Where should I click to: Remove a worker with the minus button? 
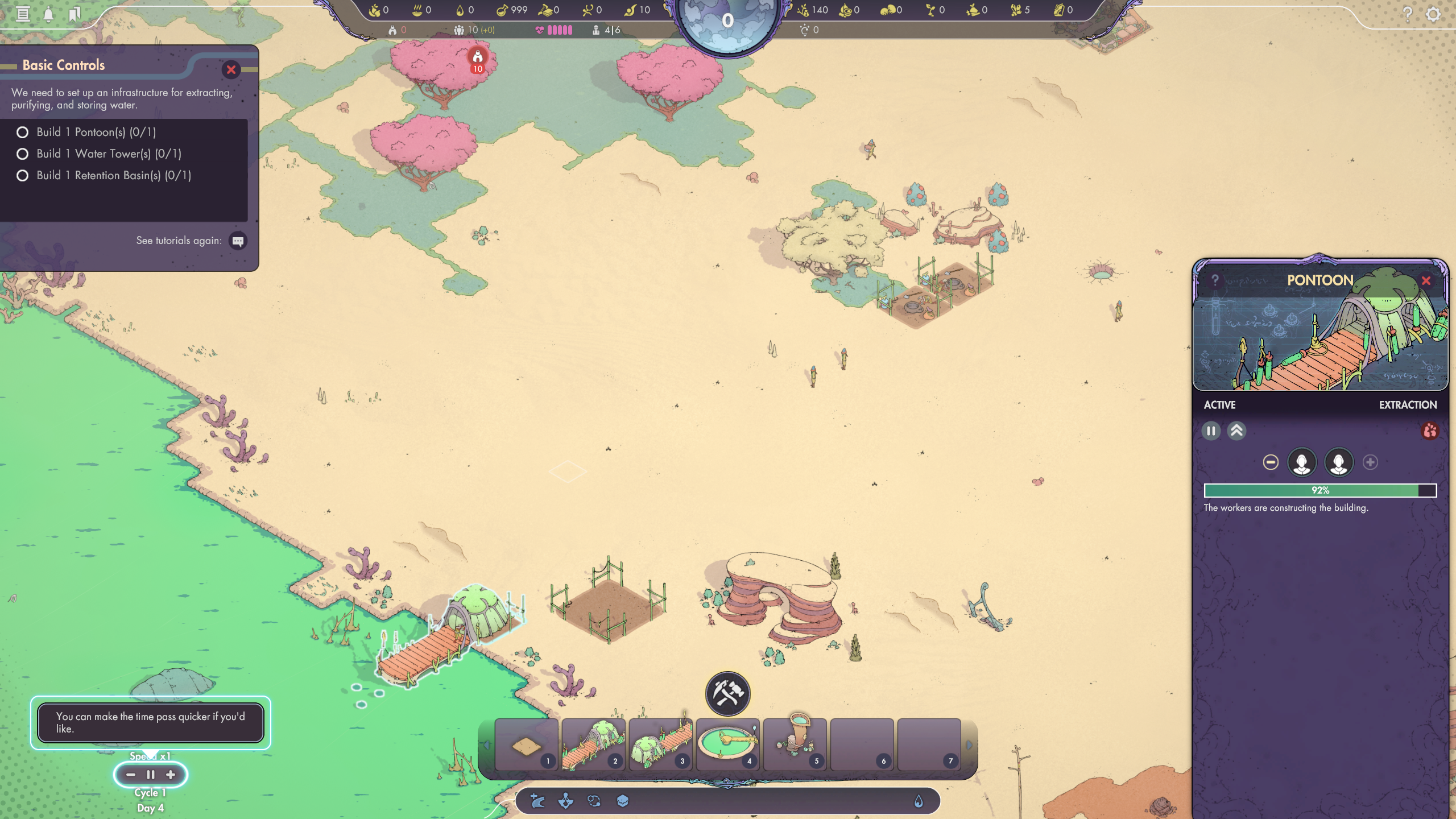pyautogui.click(x=1271, y=462)
